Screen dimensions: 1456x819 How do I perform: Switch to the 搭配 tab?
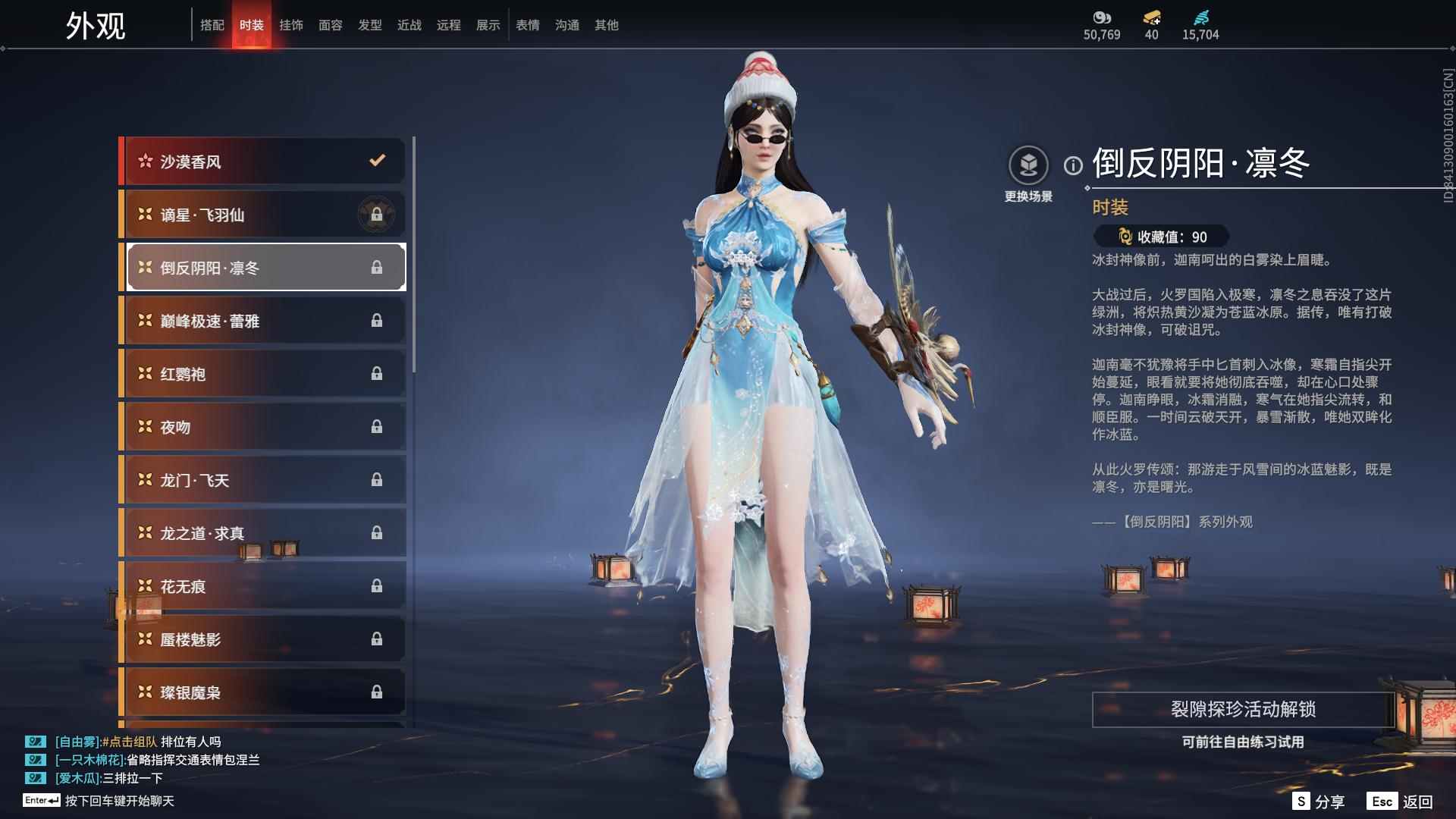(213, 25)
